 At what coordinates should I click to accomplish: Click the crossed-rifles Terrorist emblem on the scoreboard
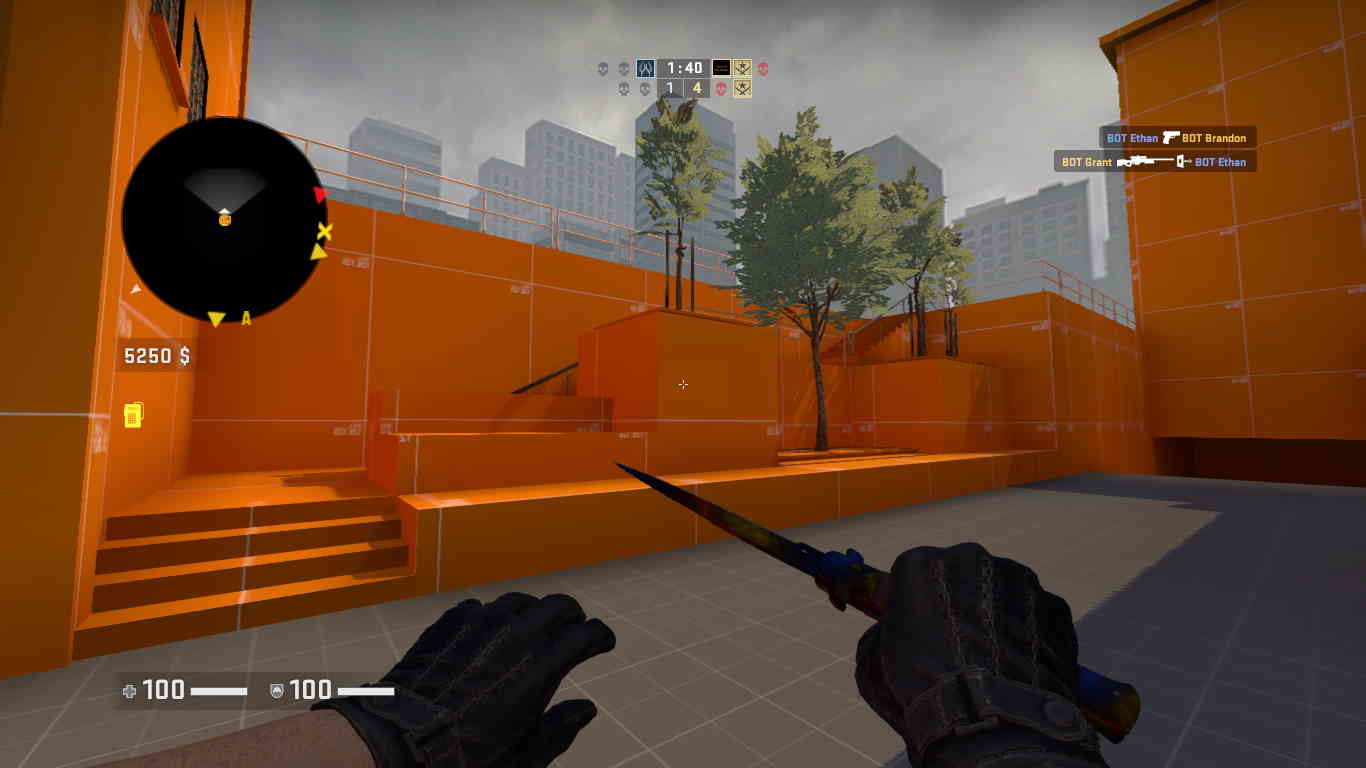(x=743, y=68)
